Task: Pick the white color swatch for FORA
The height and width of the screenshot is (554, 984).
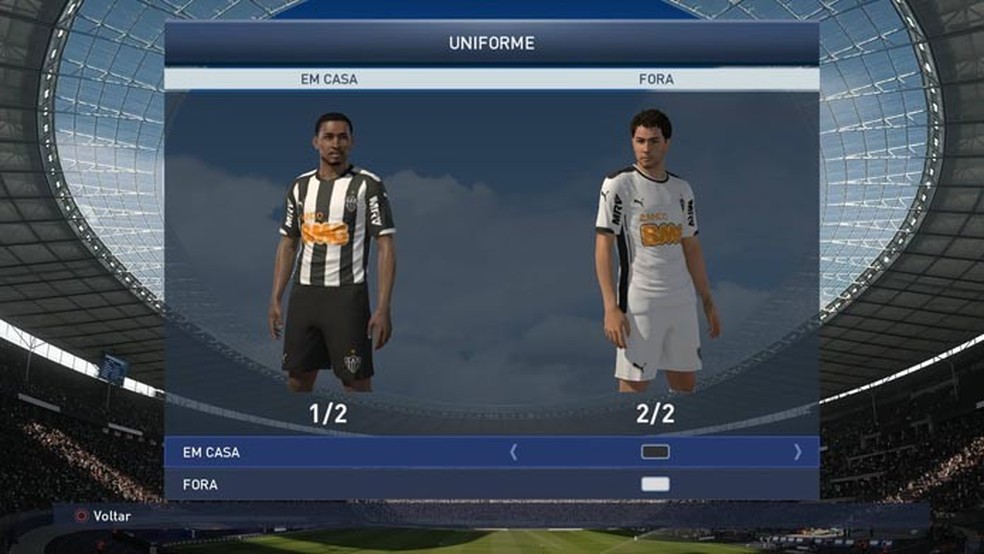Action: click(655, 484)
